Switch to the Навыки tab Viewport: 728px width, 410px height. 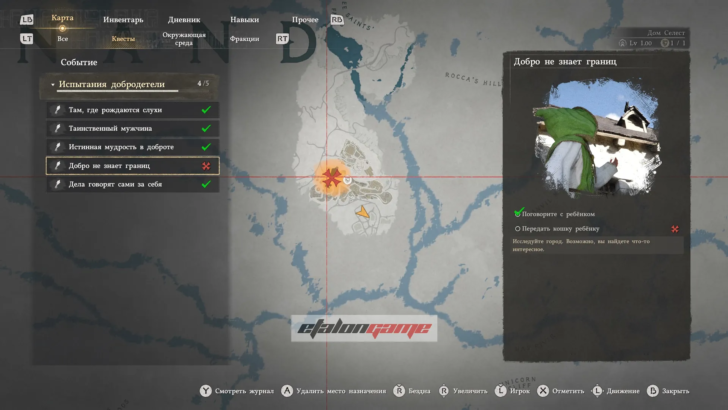(x=244, y=19)
